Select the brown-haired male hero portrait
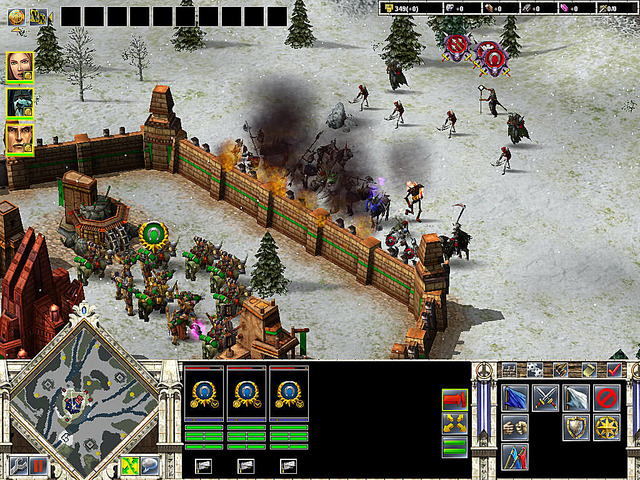This screenshot has width=640, height=480. coord(20,137)
